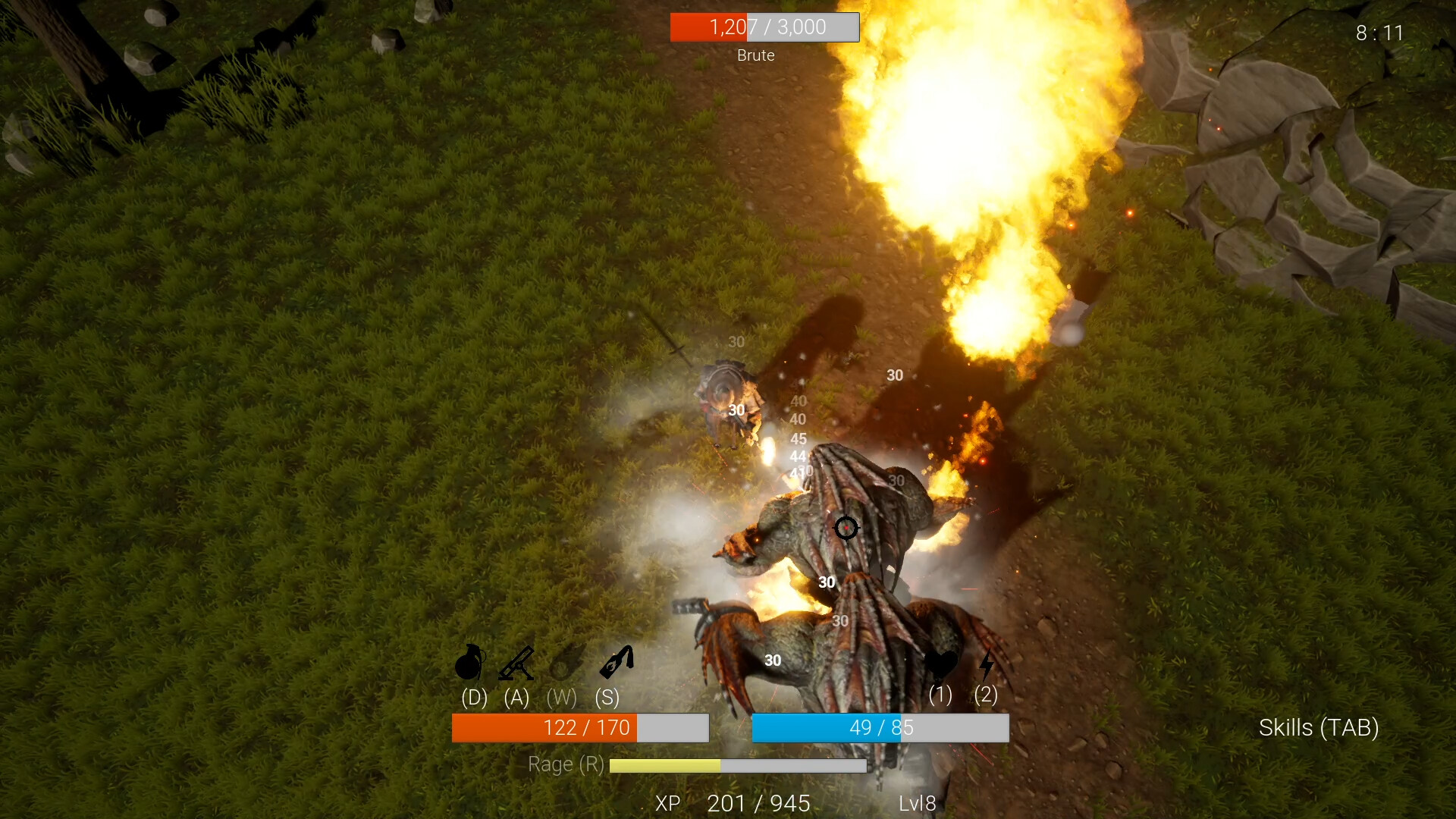The height and width of the screenshot is (819, 1456).
Task: Click the Brute nameplate text
Action: point(756,55)
